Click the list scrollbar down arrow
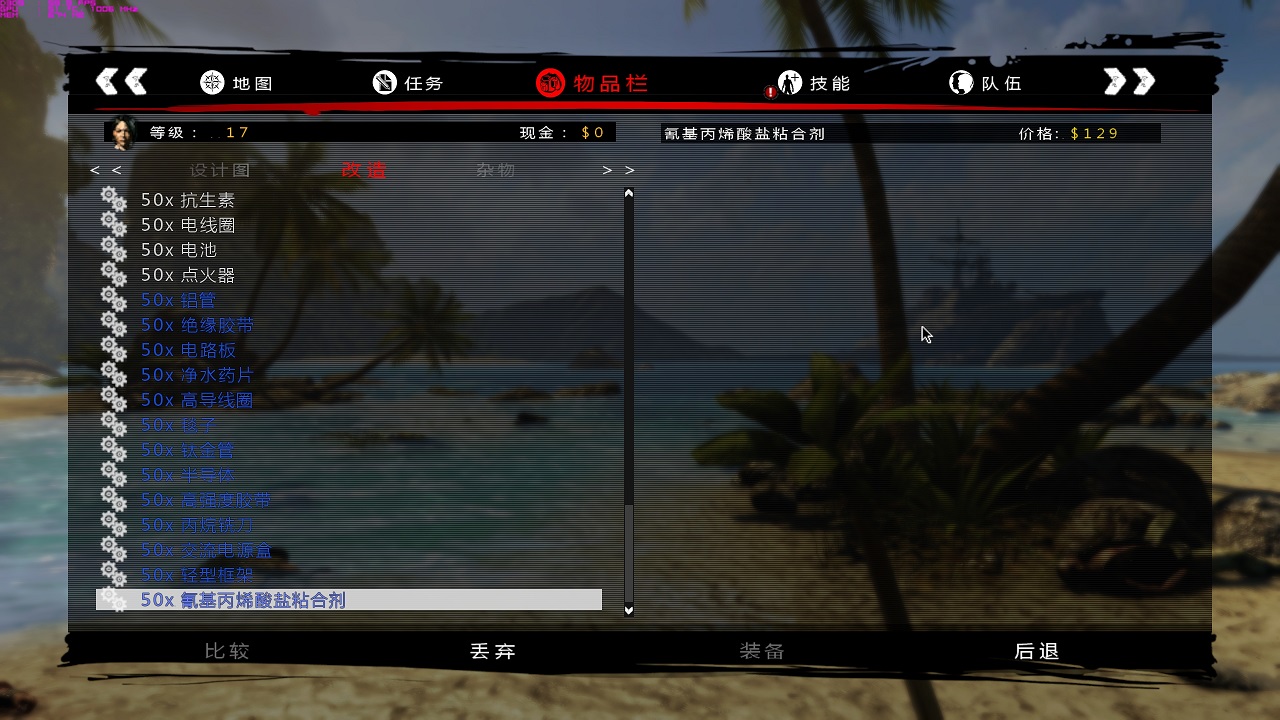 click(629, 609)
